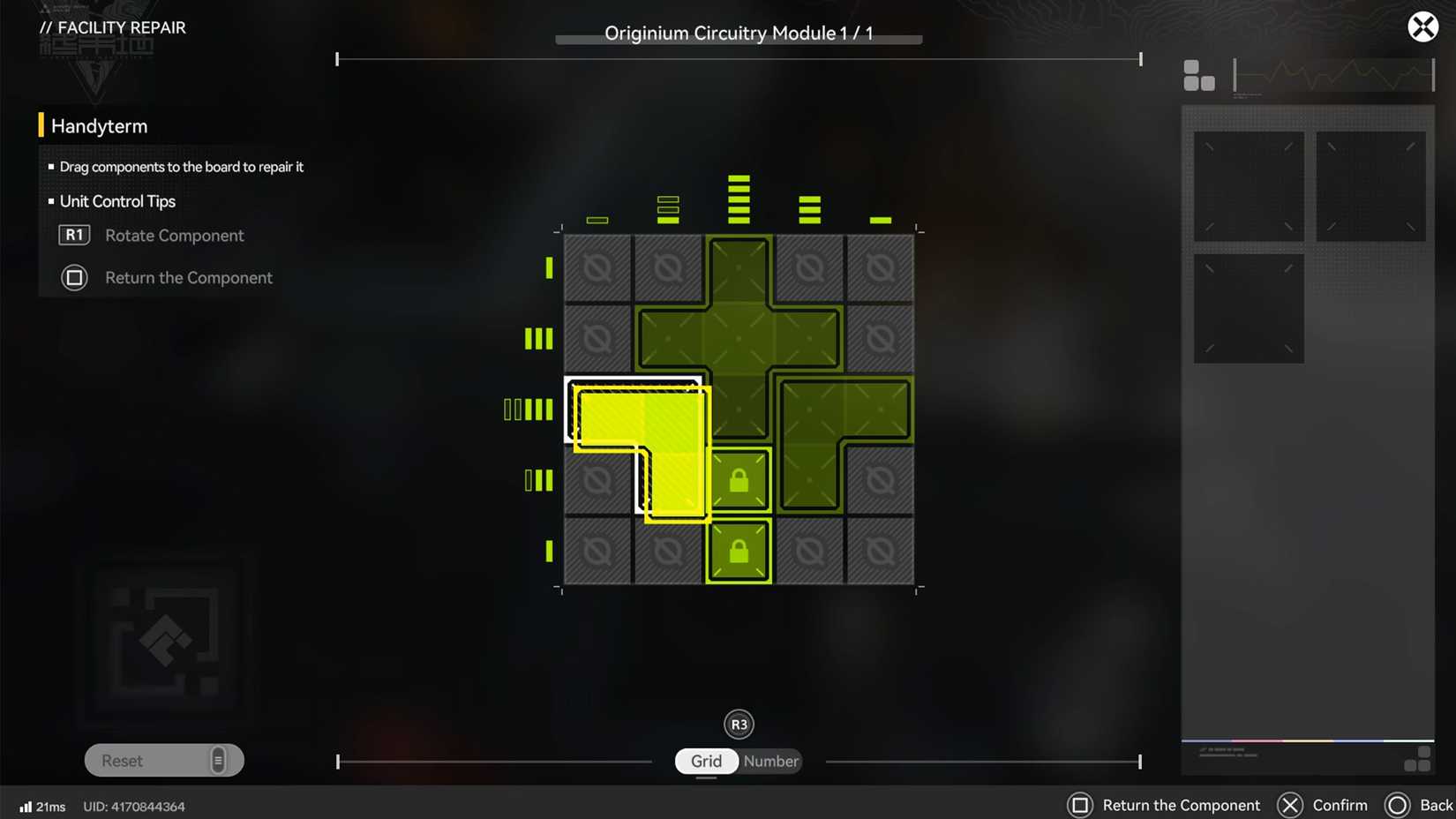Click the component blocks icon atop the right panel
Viewport: 1456px width, 819px height.
pyautogui.click(x=1198, y=78)
